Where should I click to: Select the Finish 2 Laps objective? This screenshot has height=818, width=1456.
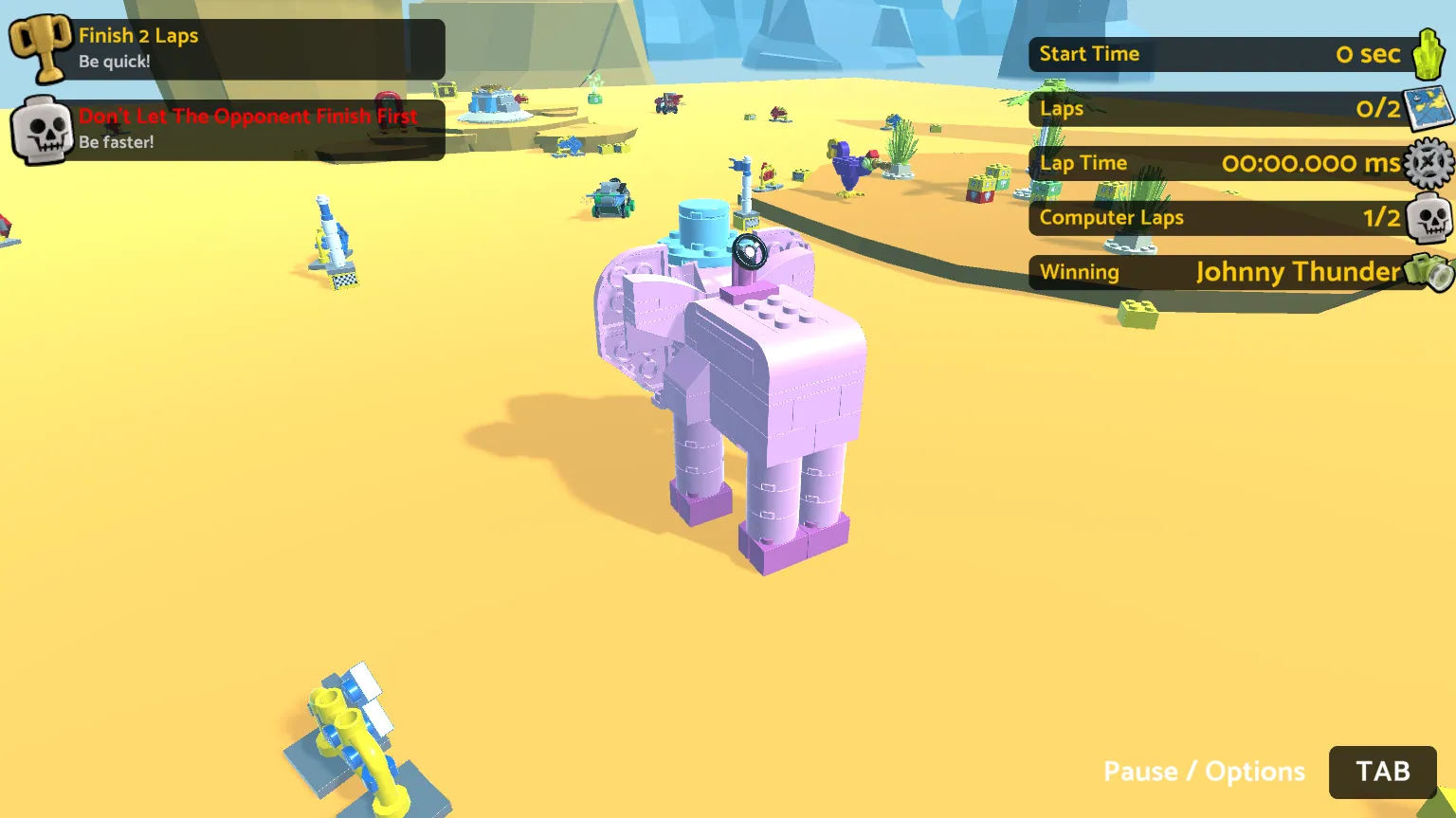[227, 48]
